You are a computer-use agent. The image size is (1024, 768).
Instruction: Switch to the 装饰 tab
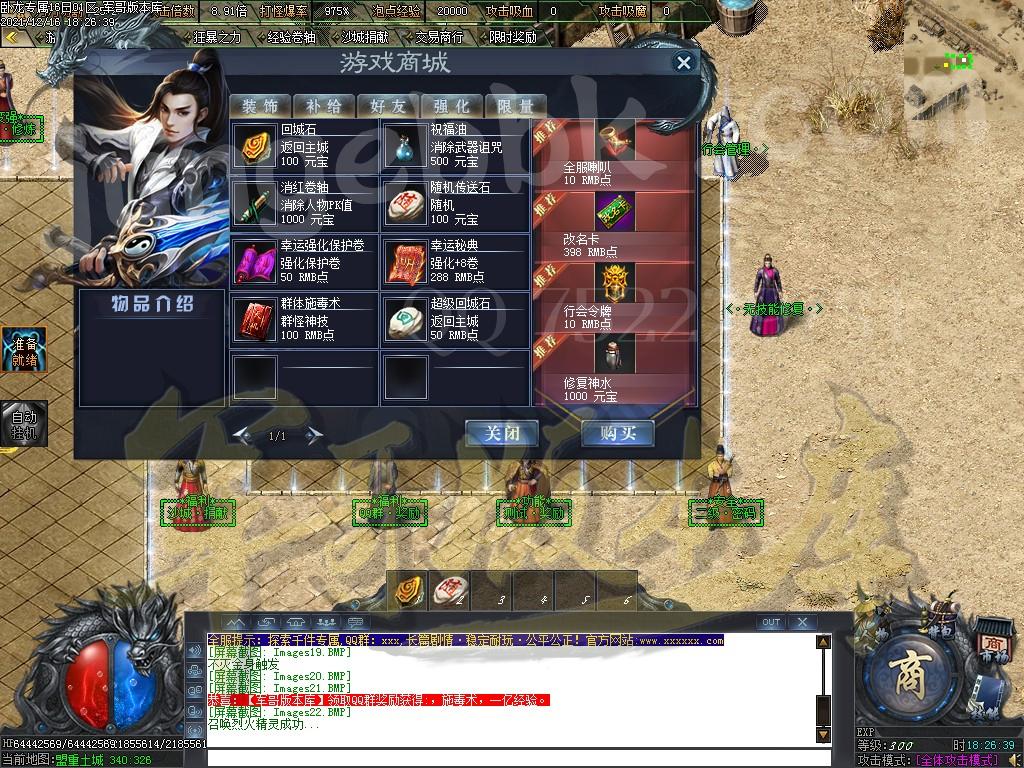click(260, 106)
